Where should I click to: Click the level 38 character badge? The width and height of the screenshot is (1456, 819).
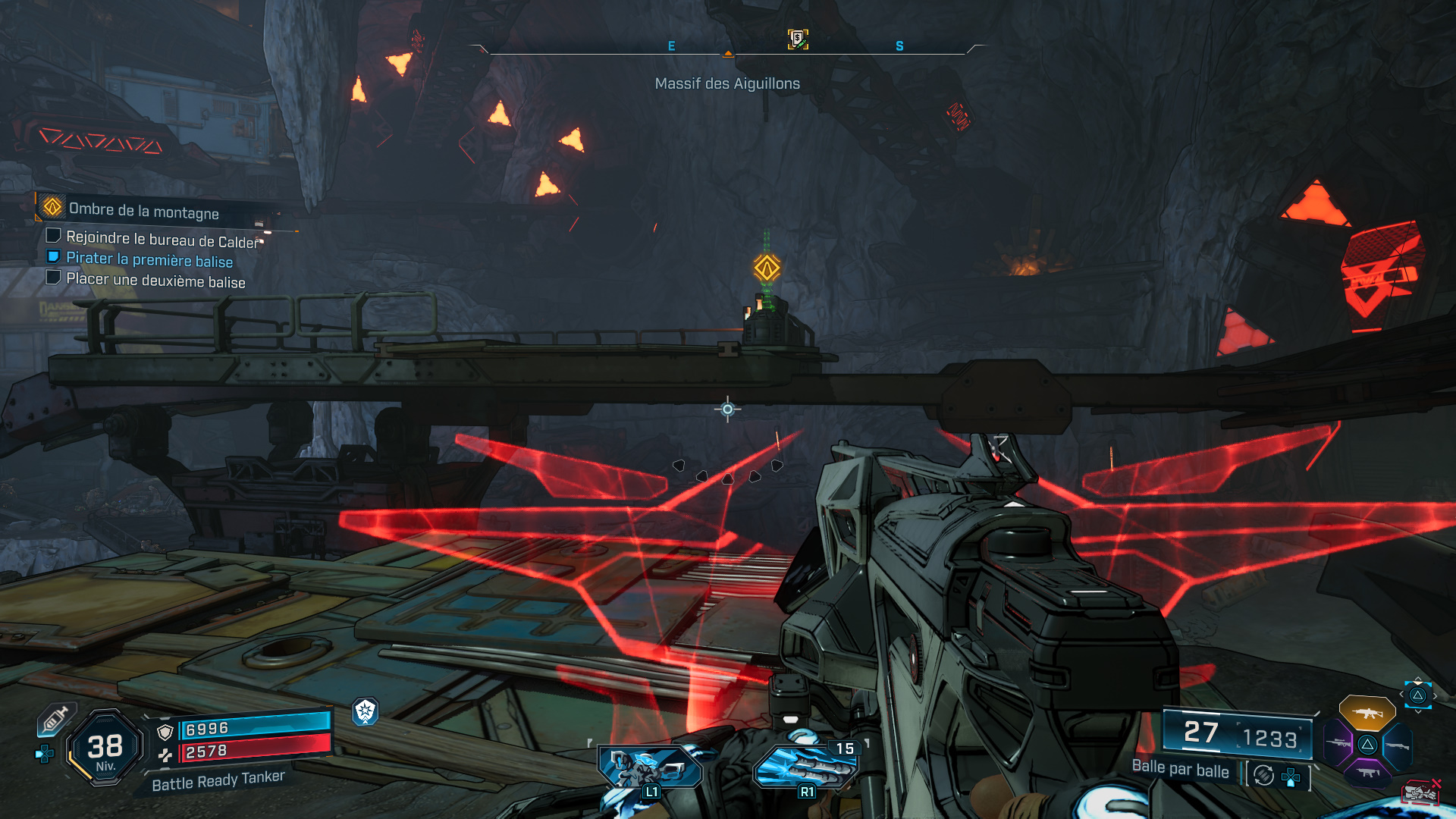click(105, 748)
